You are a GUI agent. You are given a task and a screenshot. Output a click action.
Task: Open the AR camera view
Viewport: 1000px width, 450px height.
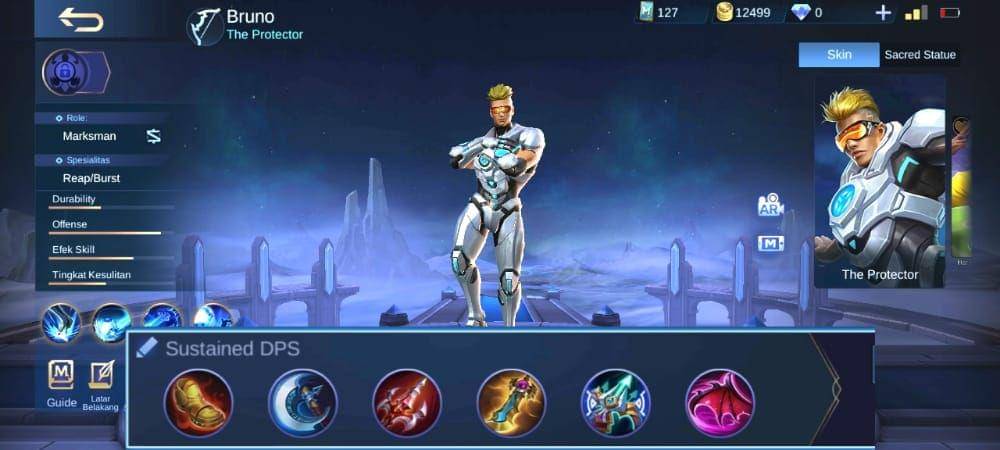(770, 204)
